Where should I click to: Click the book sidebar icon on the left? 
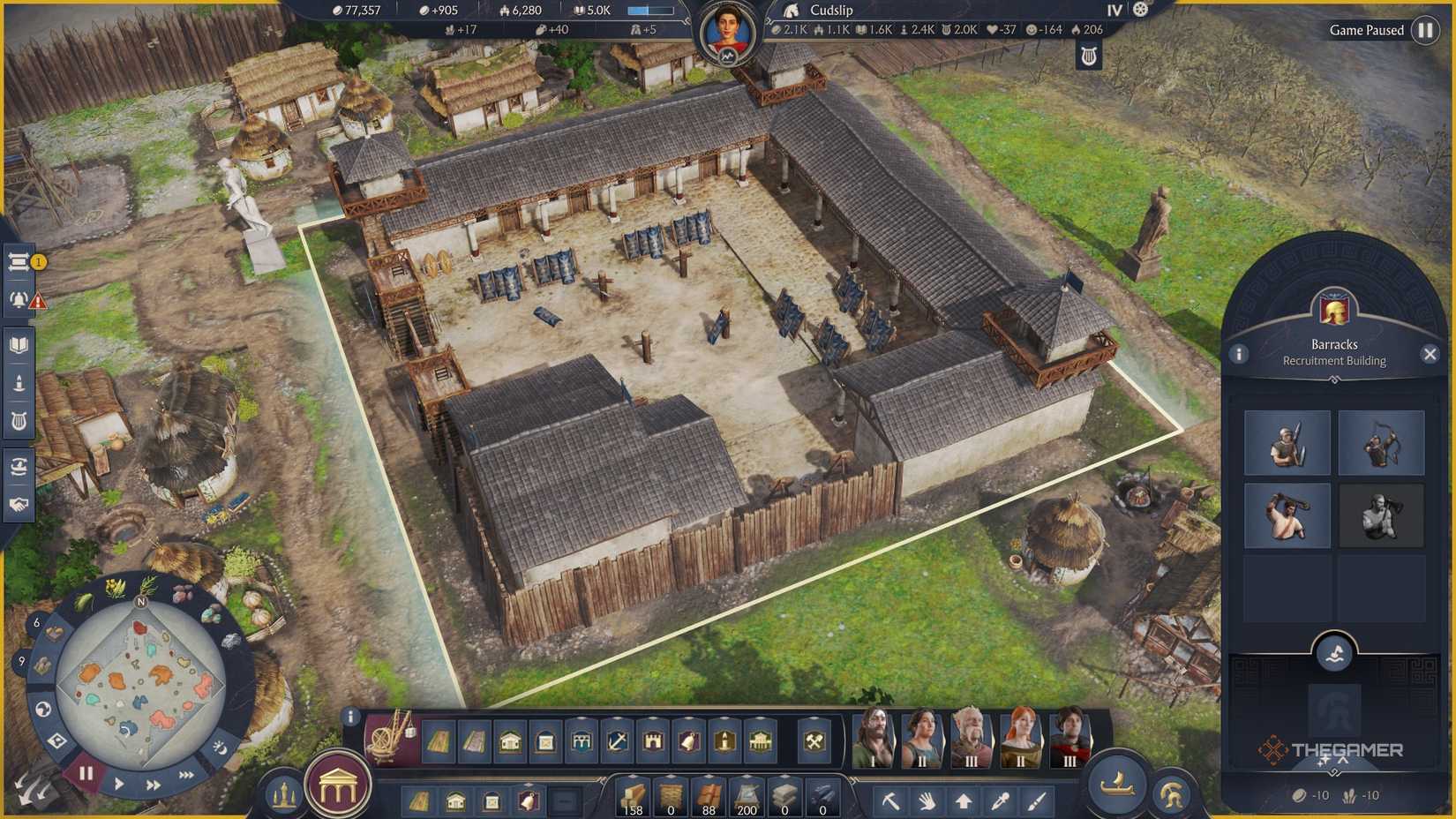(19, 342)
